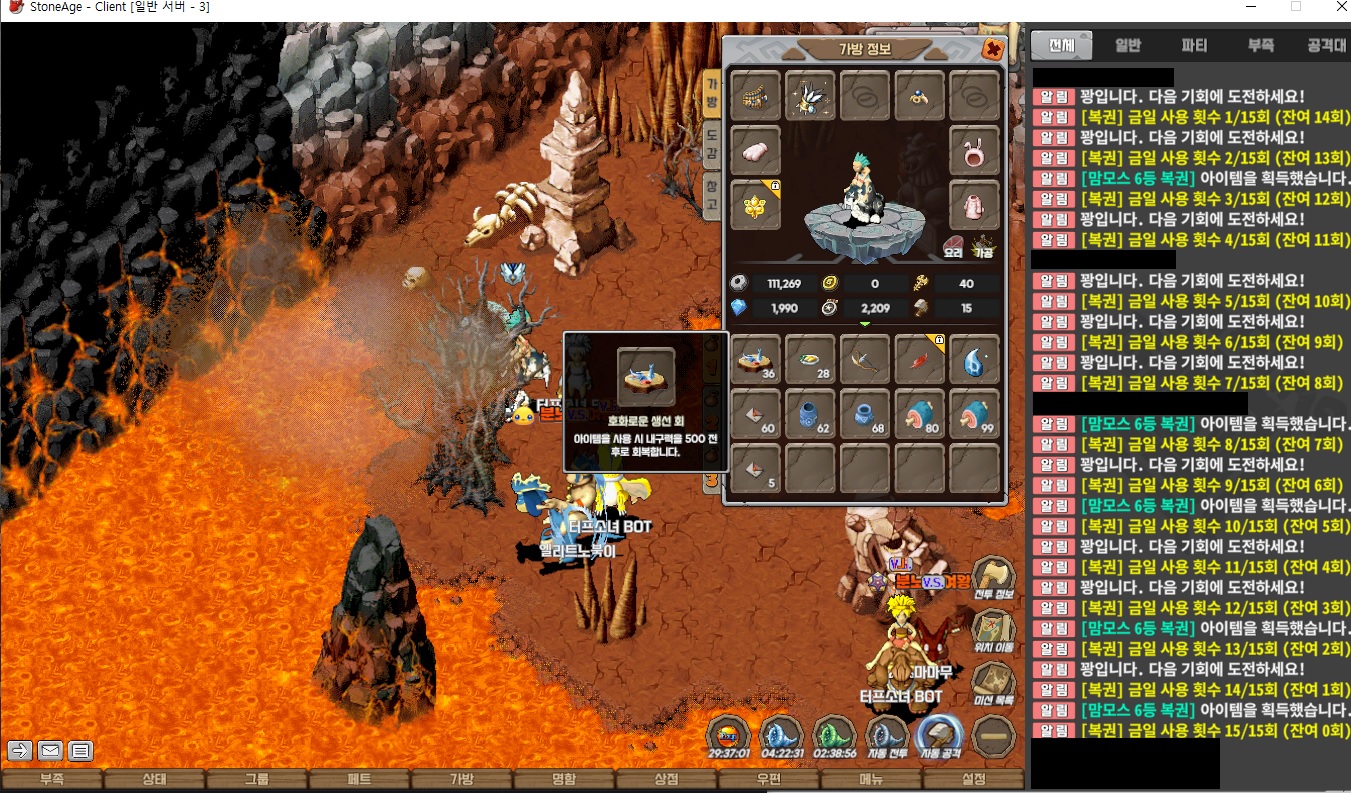Image resolution: width=1351 pixels, height=793 pixels.
Task: Toggle 자동 공격 auto attack
Action: 939,736
